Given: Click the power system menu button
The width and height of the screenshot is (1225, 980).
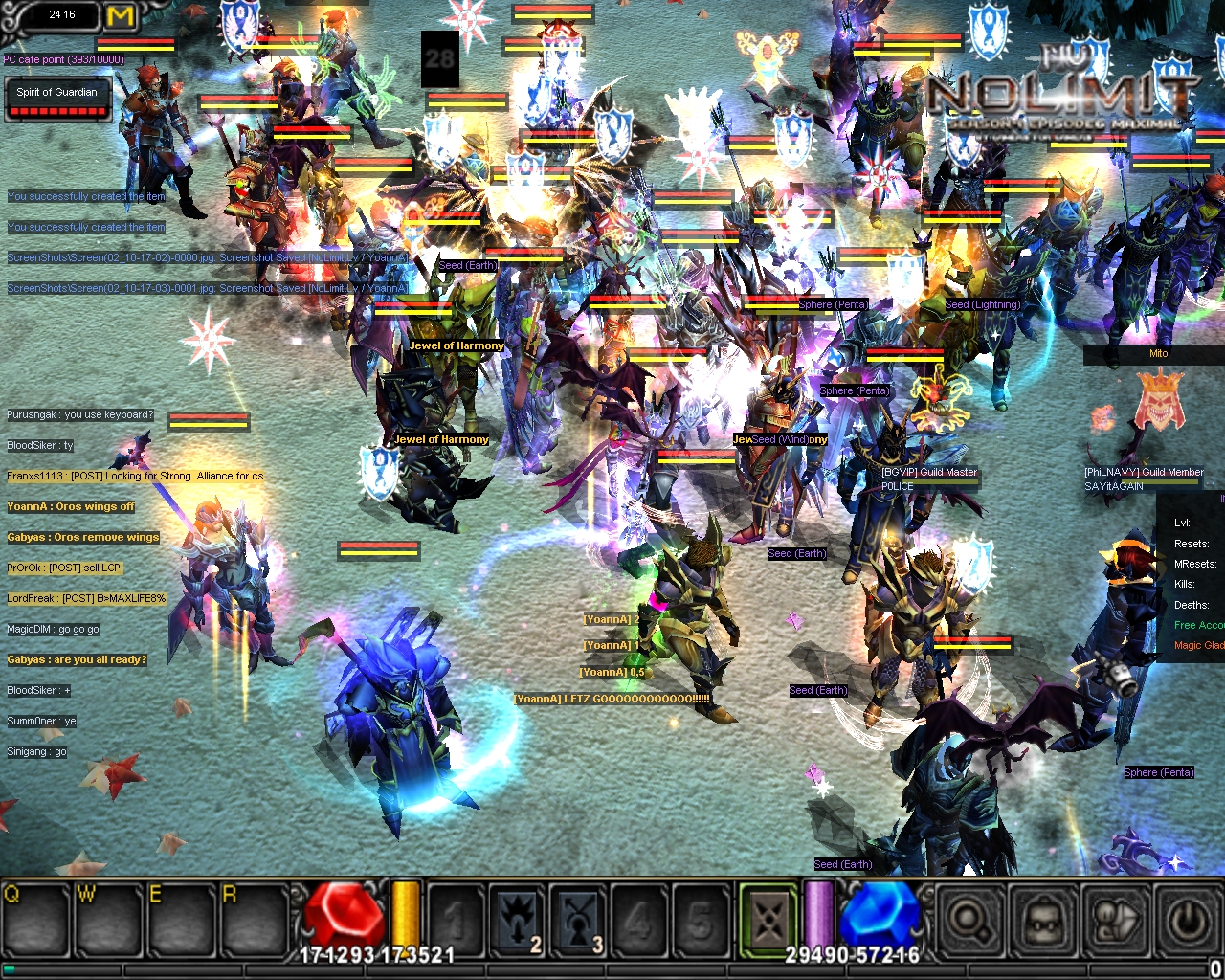Looking at the screenshot, I should point(1188,921).
